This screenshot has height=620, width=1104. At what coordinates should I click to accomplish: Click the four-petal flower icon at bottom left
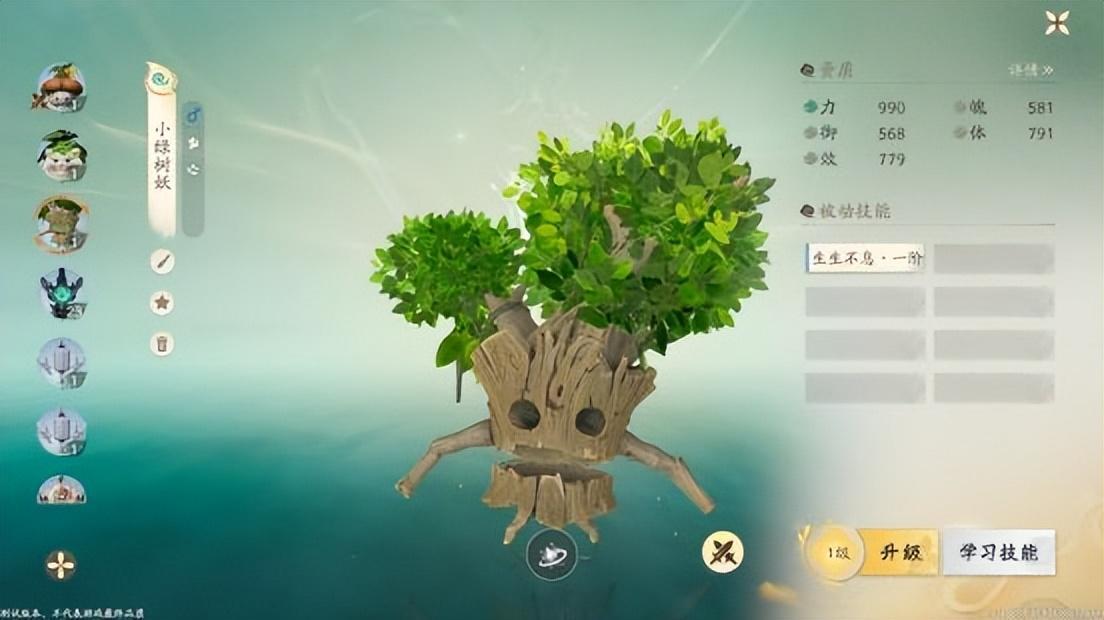pos(61,565)
